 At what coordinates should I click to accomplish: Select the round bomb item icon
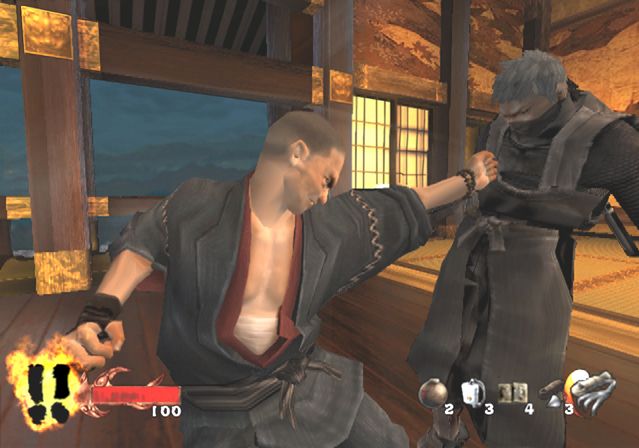click(433, 392)
